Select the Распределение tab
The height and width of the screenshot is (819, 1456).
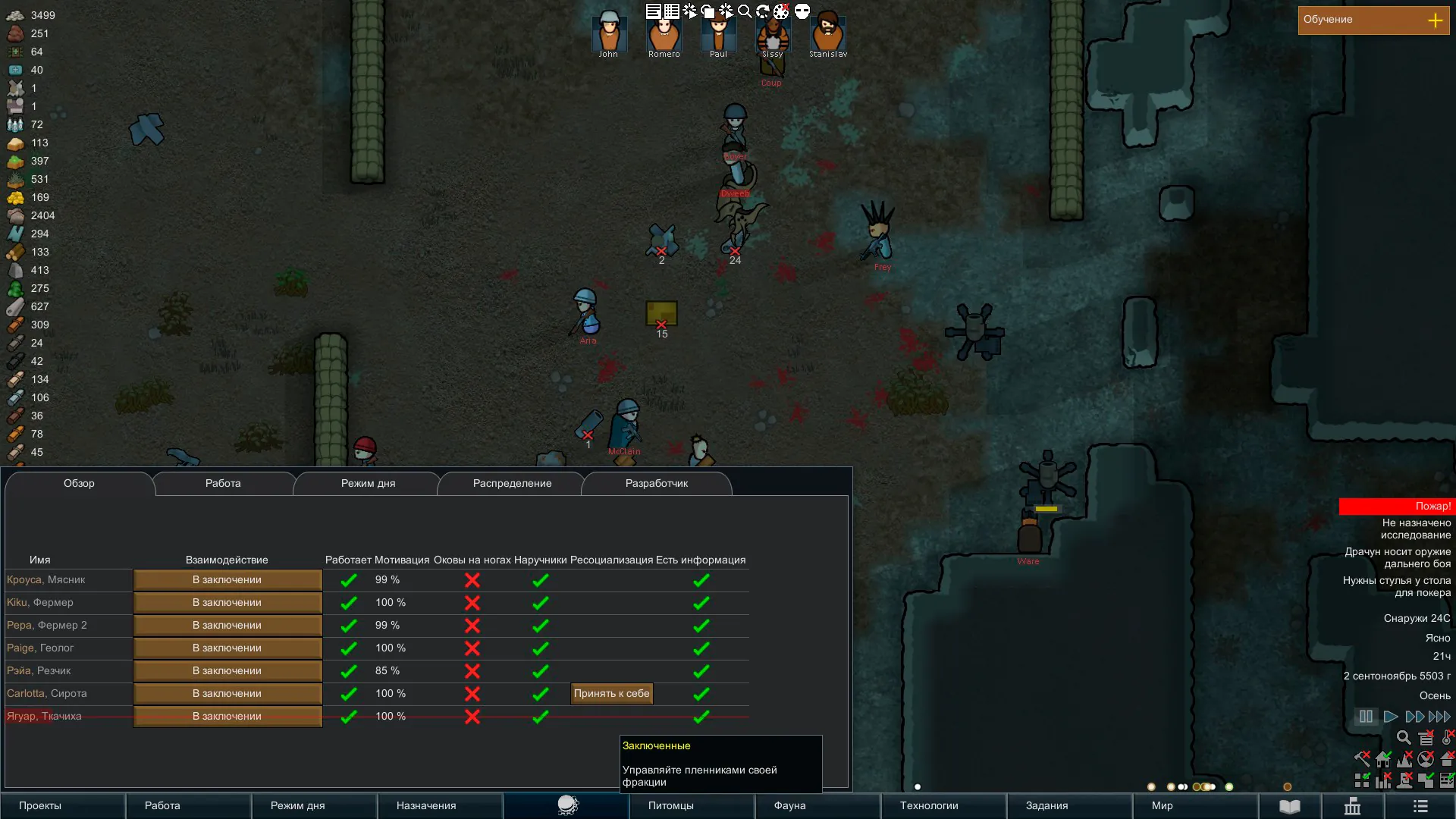coord(512,484)
